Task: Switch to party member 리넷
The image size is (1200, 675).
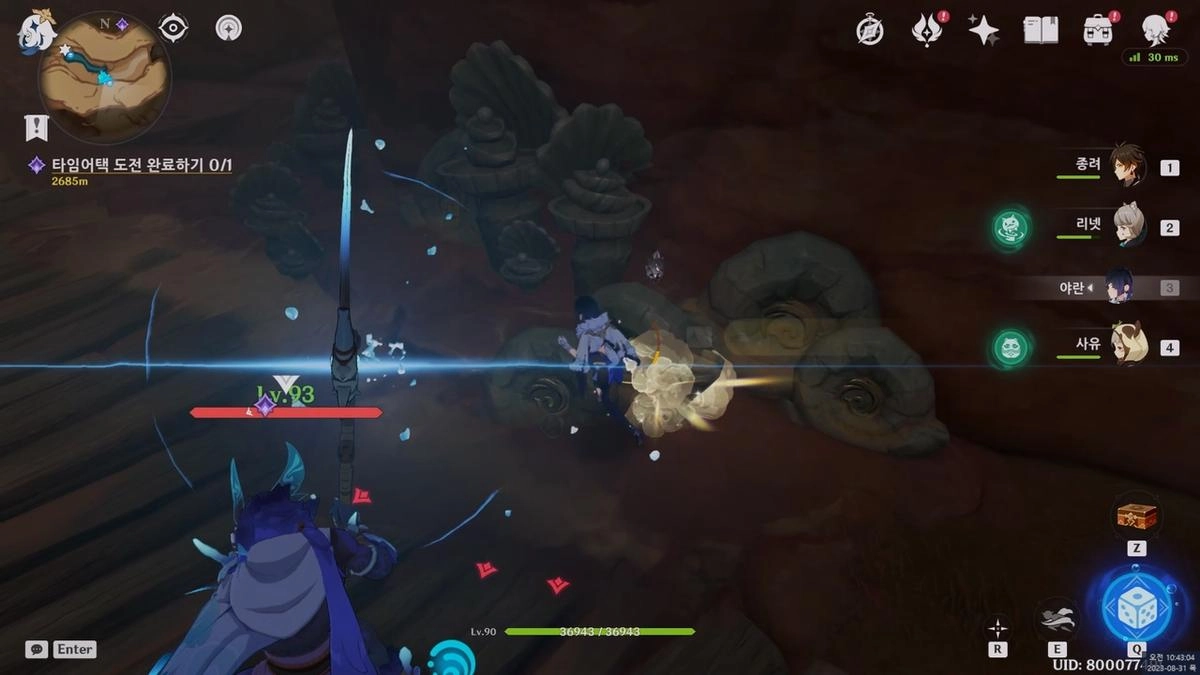Action: [1126, 226]
